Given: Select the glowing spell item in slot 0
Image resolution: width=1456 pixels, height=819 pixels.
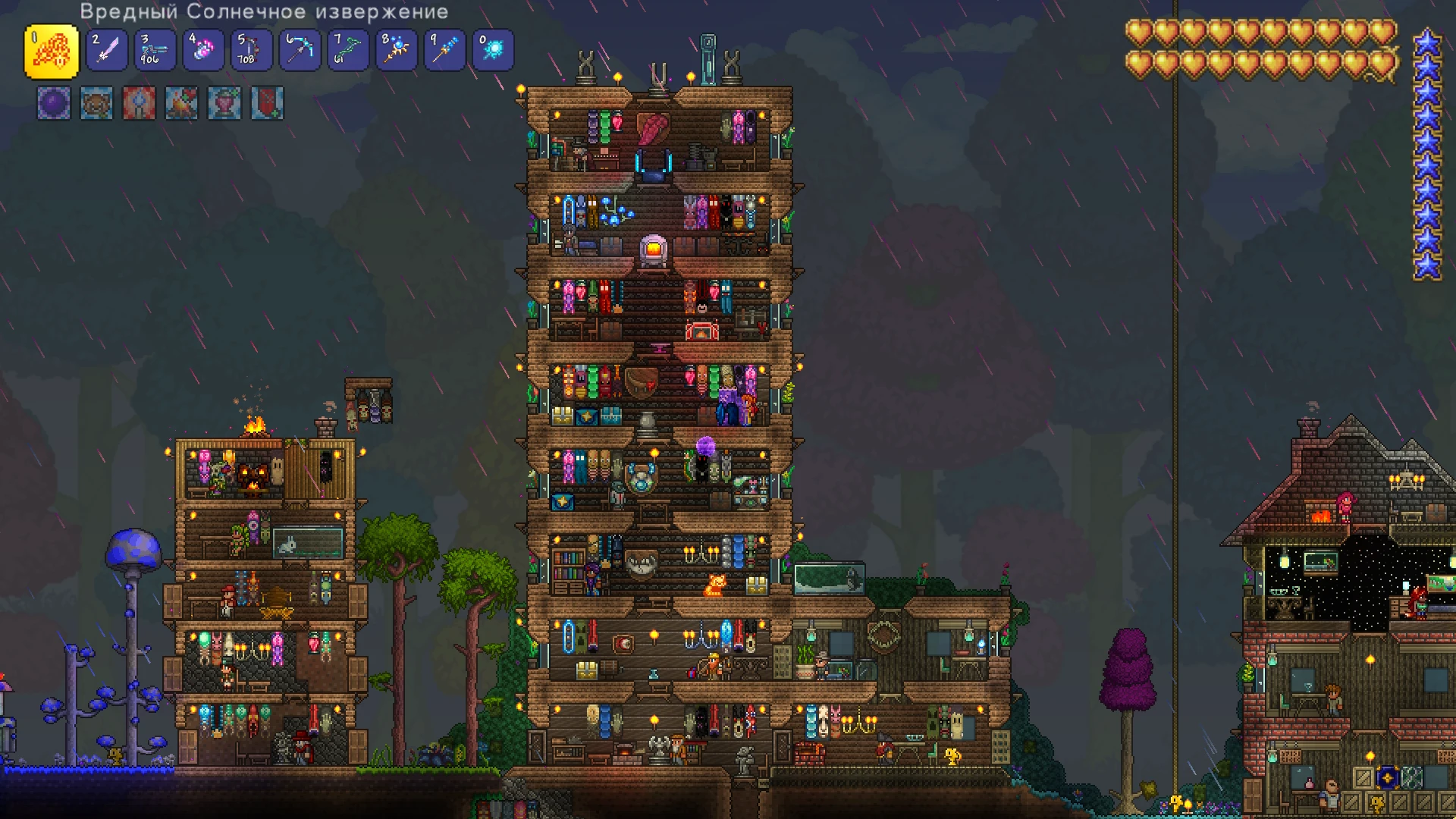Looking at the screenshot, I should (493, 49).
